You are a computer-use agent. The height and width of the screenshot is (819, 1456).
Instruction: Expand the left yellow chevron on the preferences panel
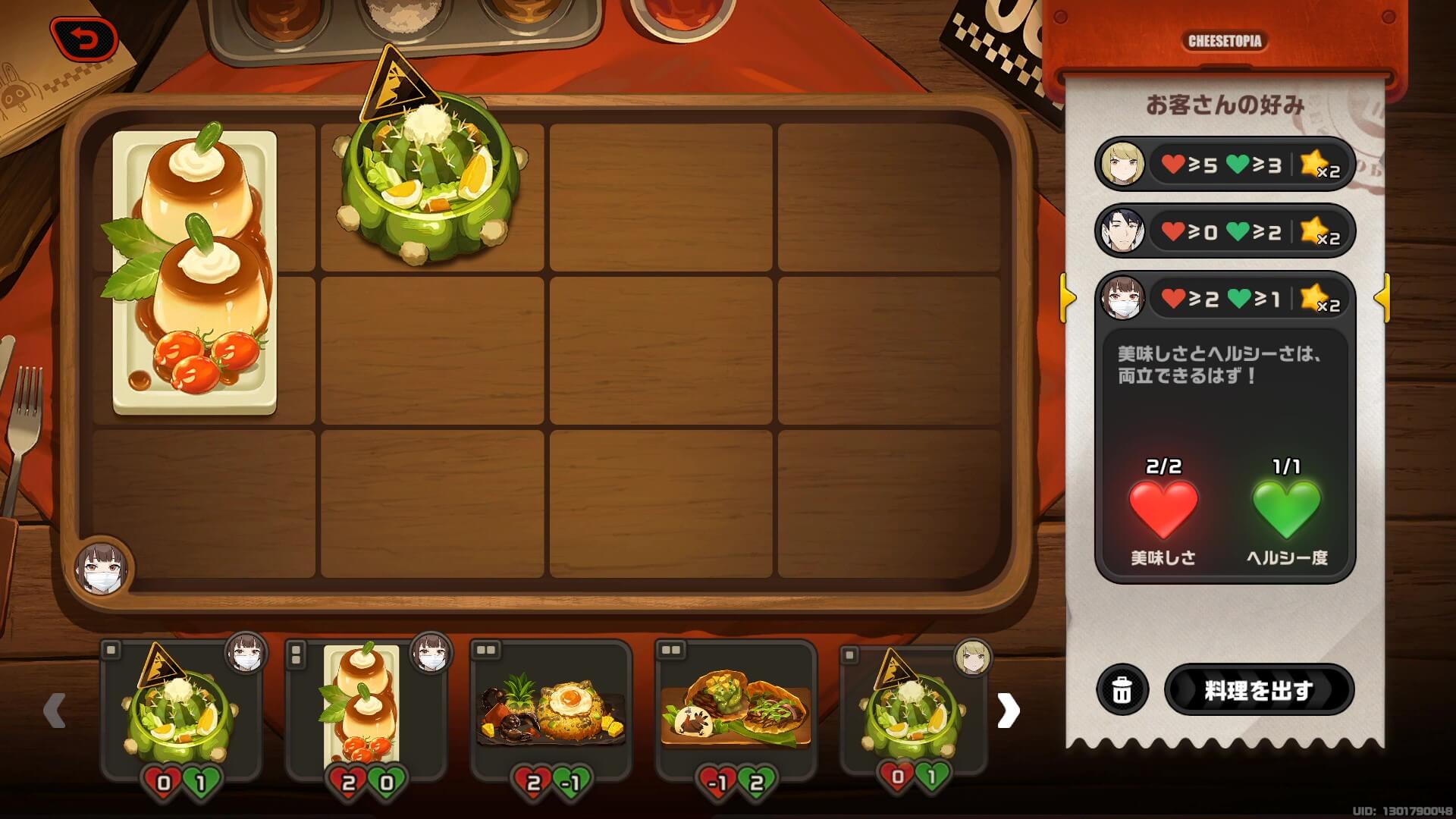1068,299
